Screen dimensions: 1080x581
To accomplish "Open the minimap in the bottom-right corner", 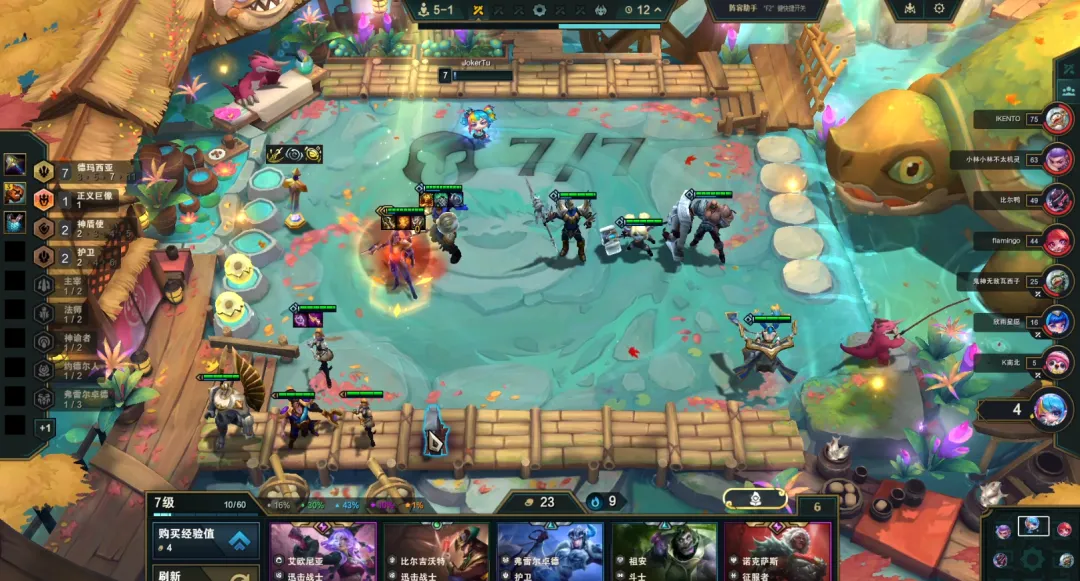I will tap(1032, 544).
